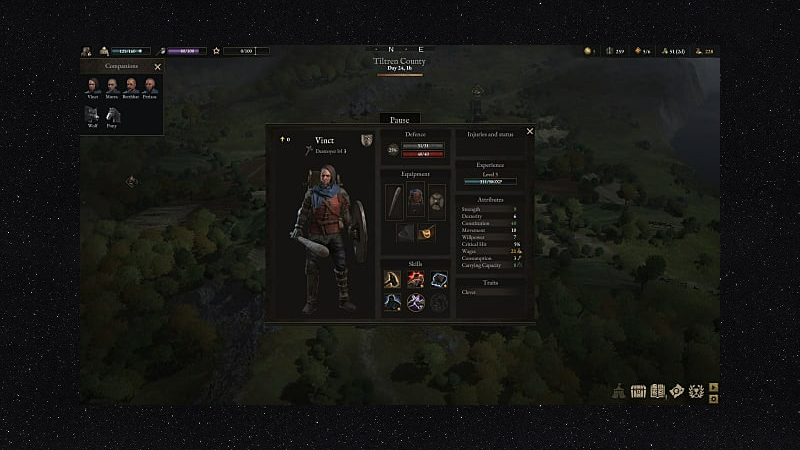The image size is (800, 450).
Task: Select companion Berthlan's portrait
Action: click(130, 86)
